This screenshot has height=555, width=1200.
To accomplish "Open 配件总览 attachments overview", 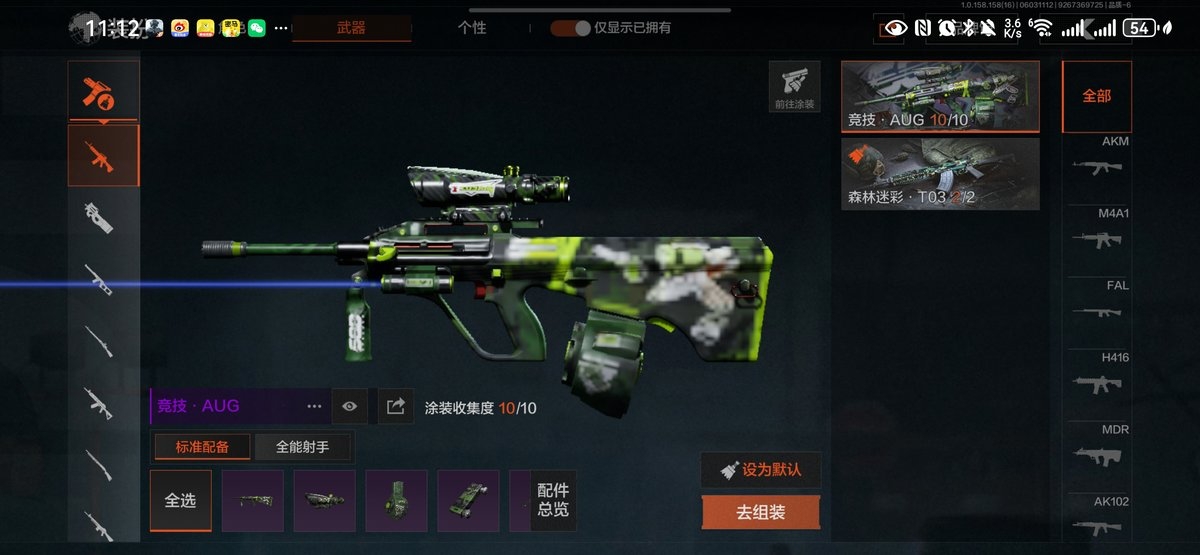I will [553, 500].
